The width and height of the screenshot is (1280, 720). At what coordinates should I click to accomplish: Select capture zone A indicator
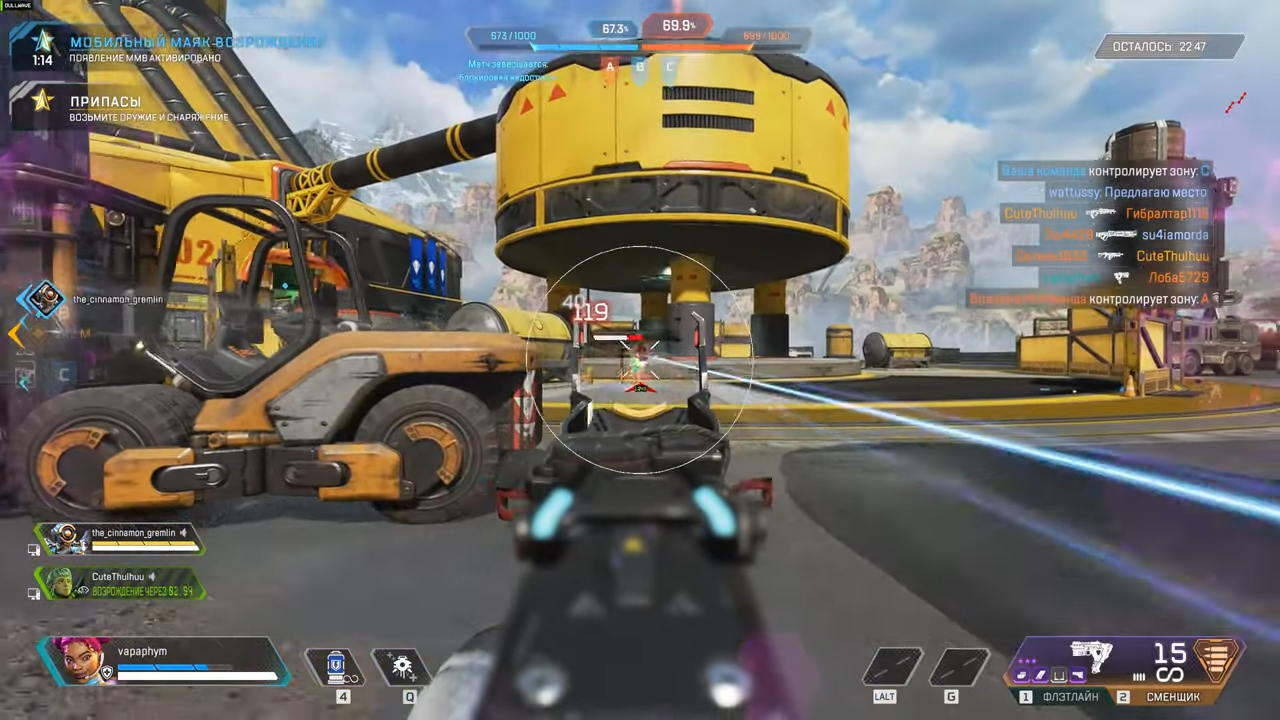[x=609, y=66]
